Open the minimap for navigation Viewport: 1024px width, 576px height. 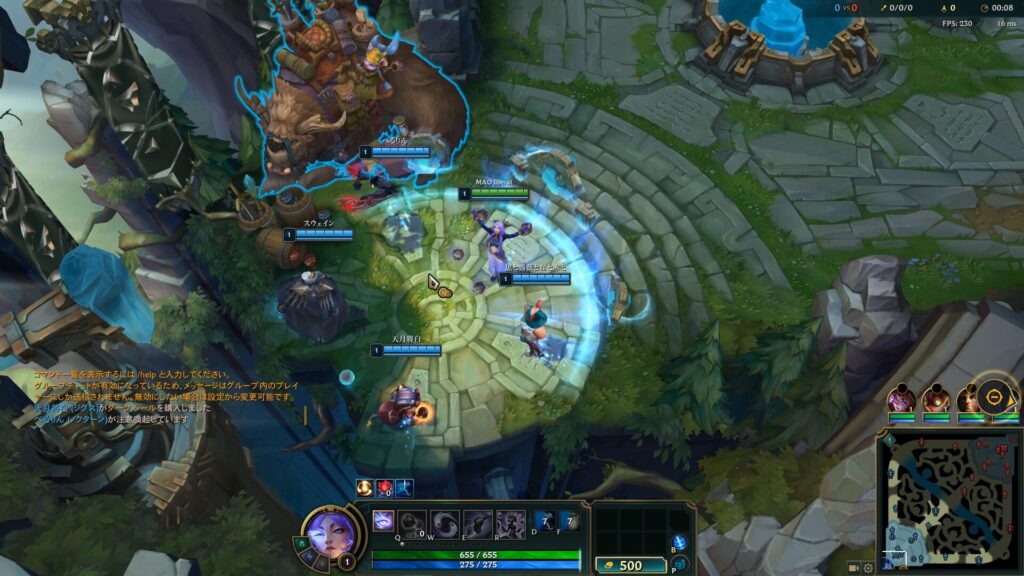coord(948,502)
